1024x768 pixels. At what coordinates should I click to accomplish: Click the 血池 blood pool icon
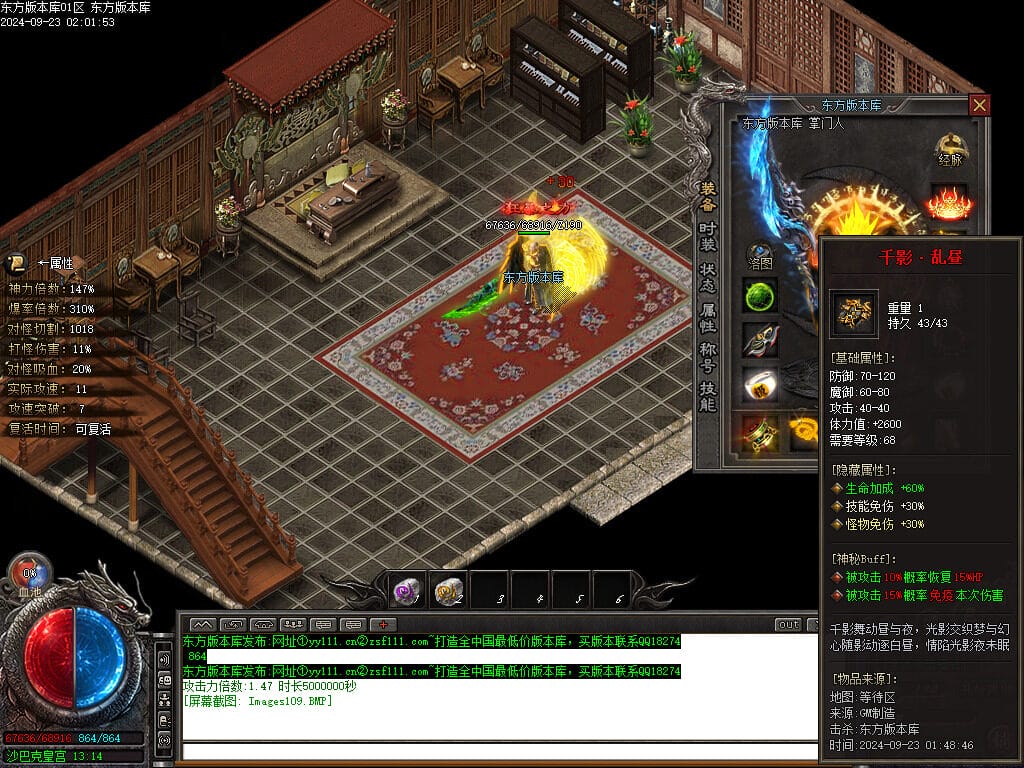click(30, 576)
